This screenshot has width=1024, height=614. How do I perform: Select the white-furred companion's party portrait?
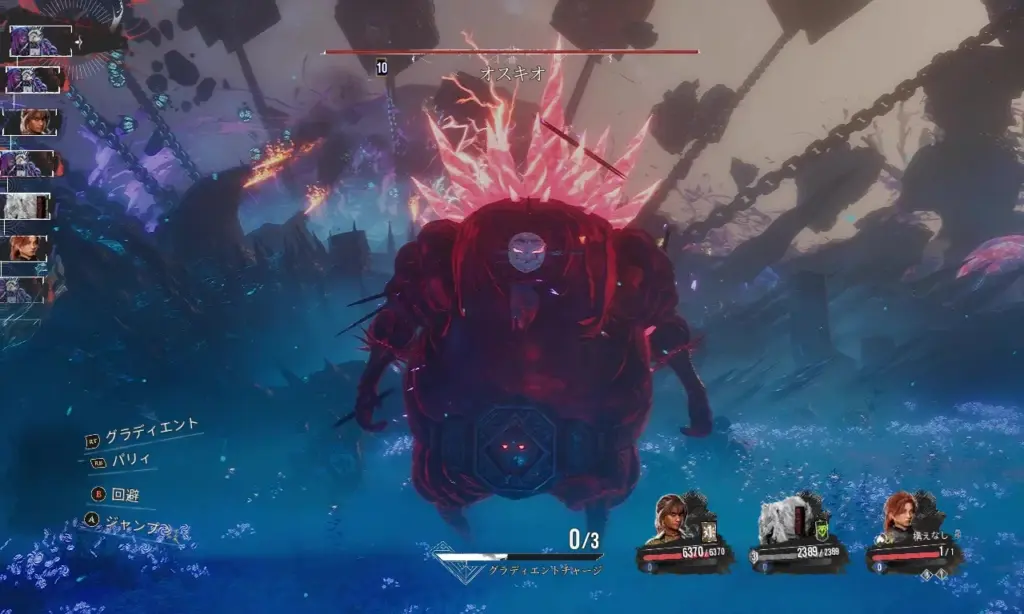781,518
